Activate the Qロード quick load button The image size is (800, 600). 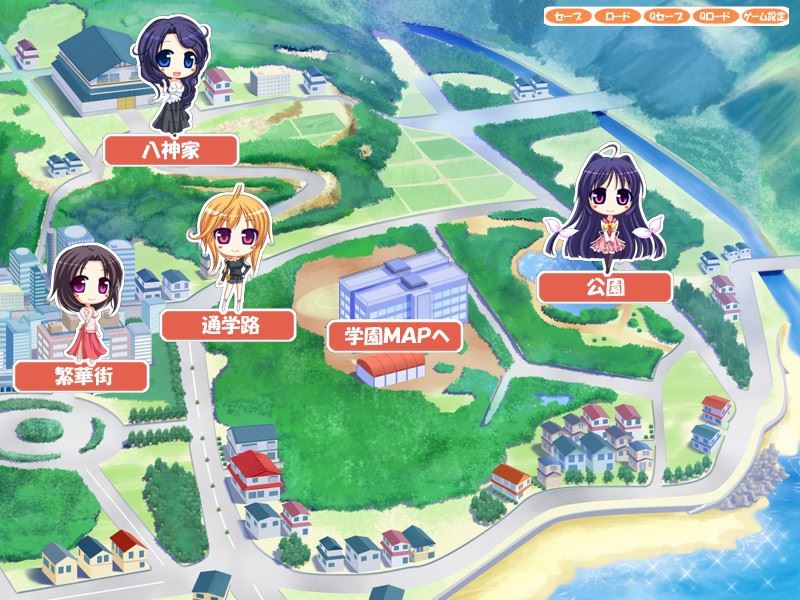pos(715,17)
